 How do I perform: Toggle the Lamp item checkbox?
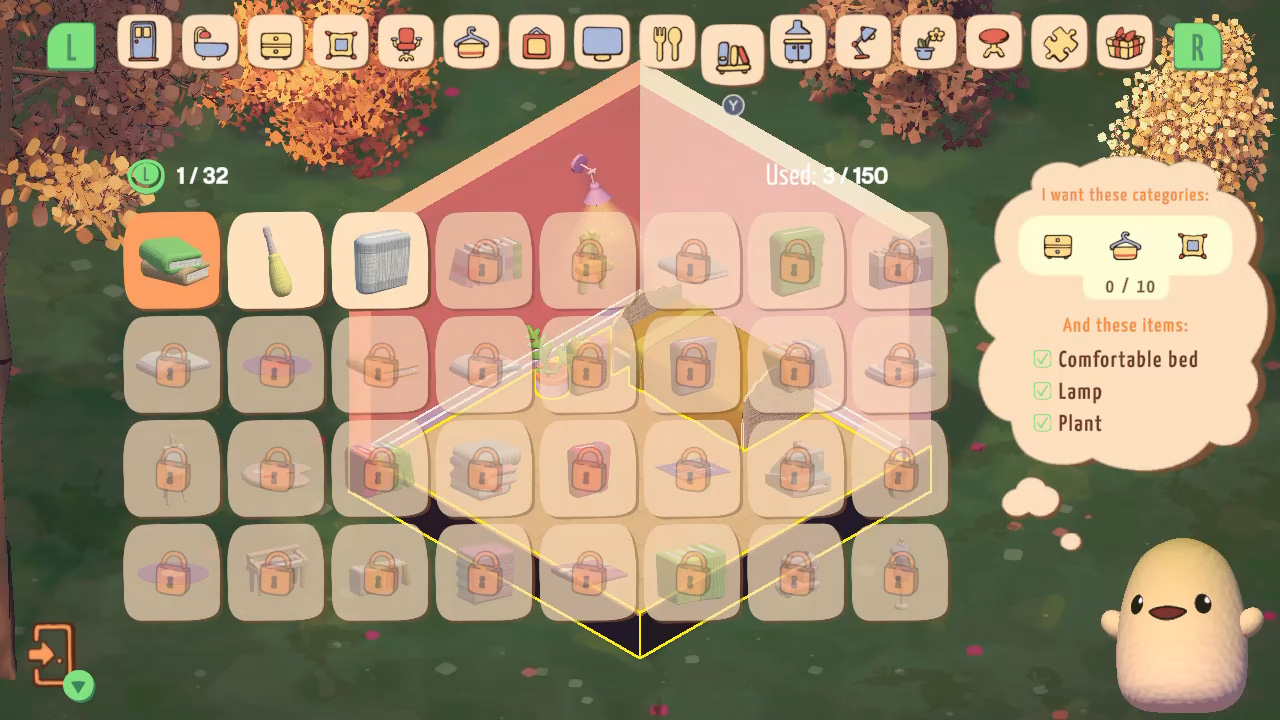tap(1042, 392)
